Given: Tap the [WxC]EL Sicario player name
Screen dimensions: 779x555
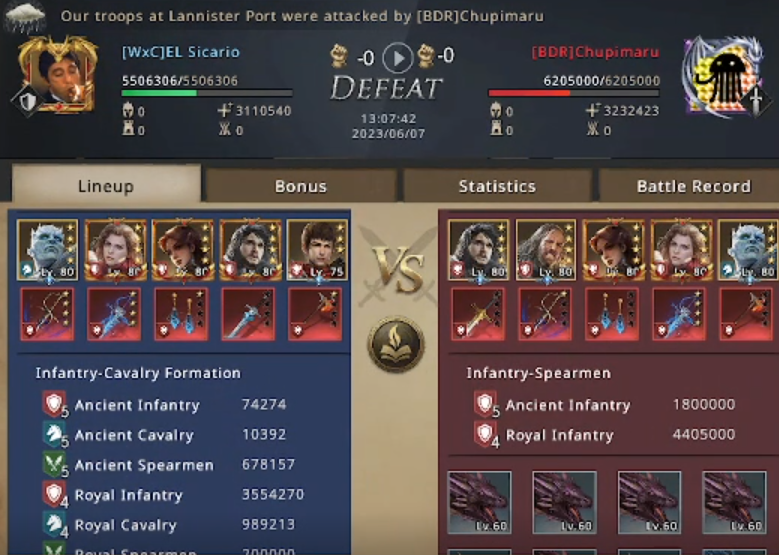Looking at the screenshot, I should [181, 52].
